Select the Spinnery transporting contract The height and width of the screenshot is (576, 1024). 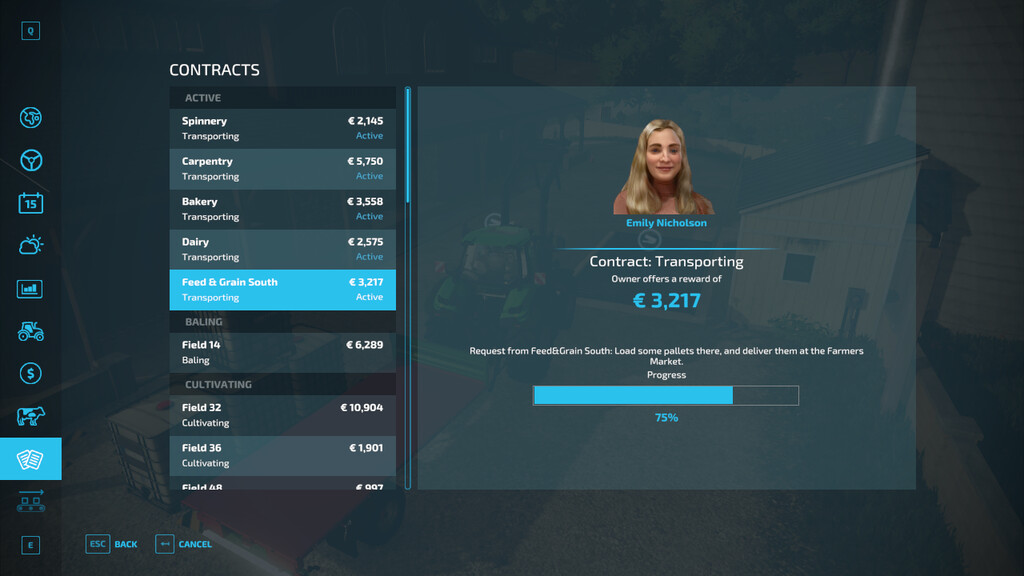click(282, 128)
